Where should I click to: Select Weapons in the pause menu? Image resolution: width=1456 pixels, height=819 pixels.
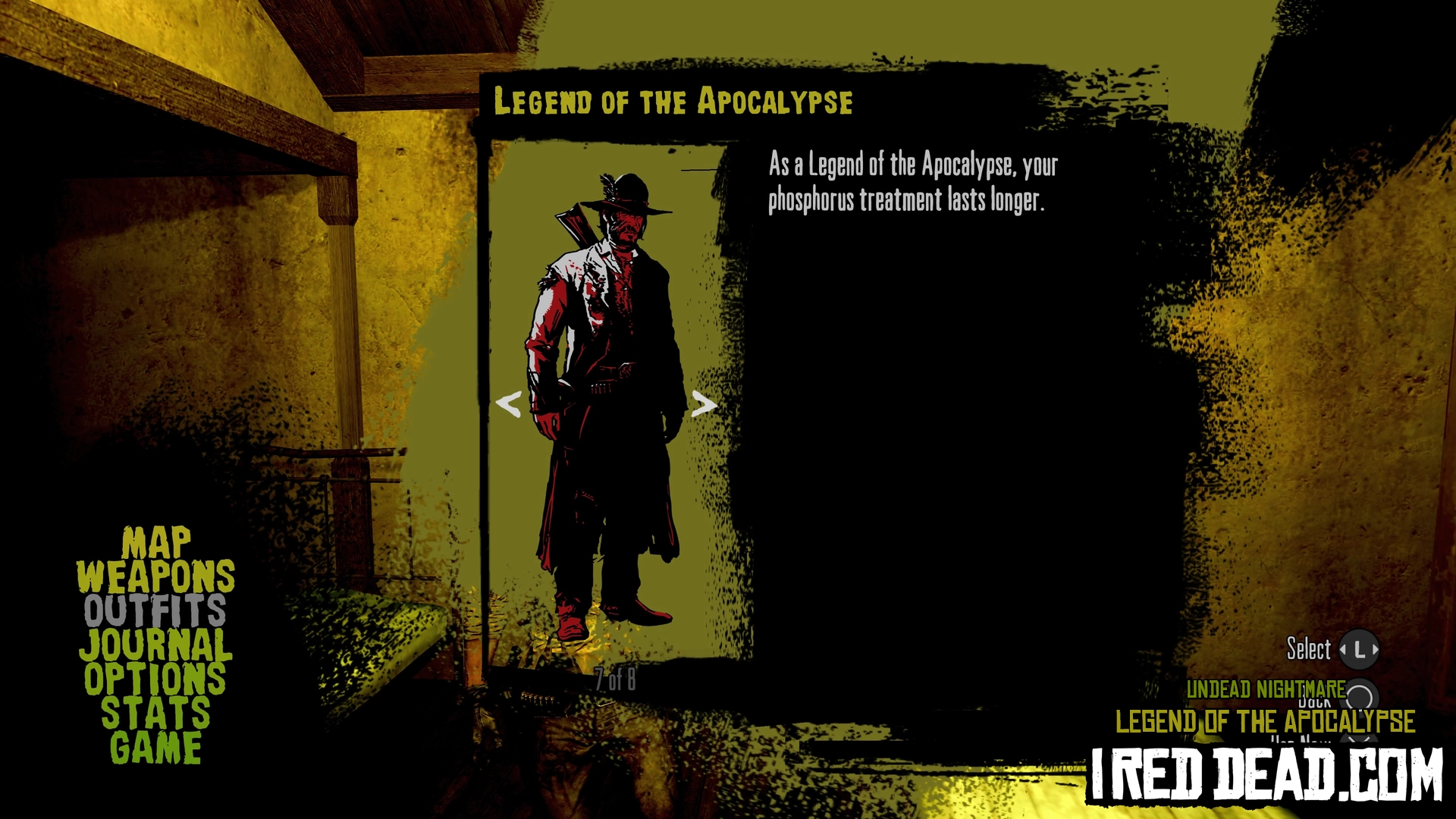tap(155, 577)
